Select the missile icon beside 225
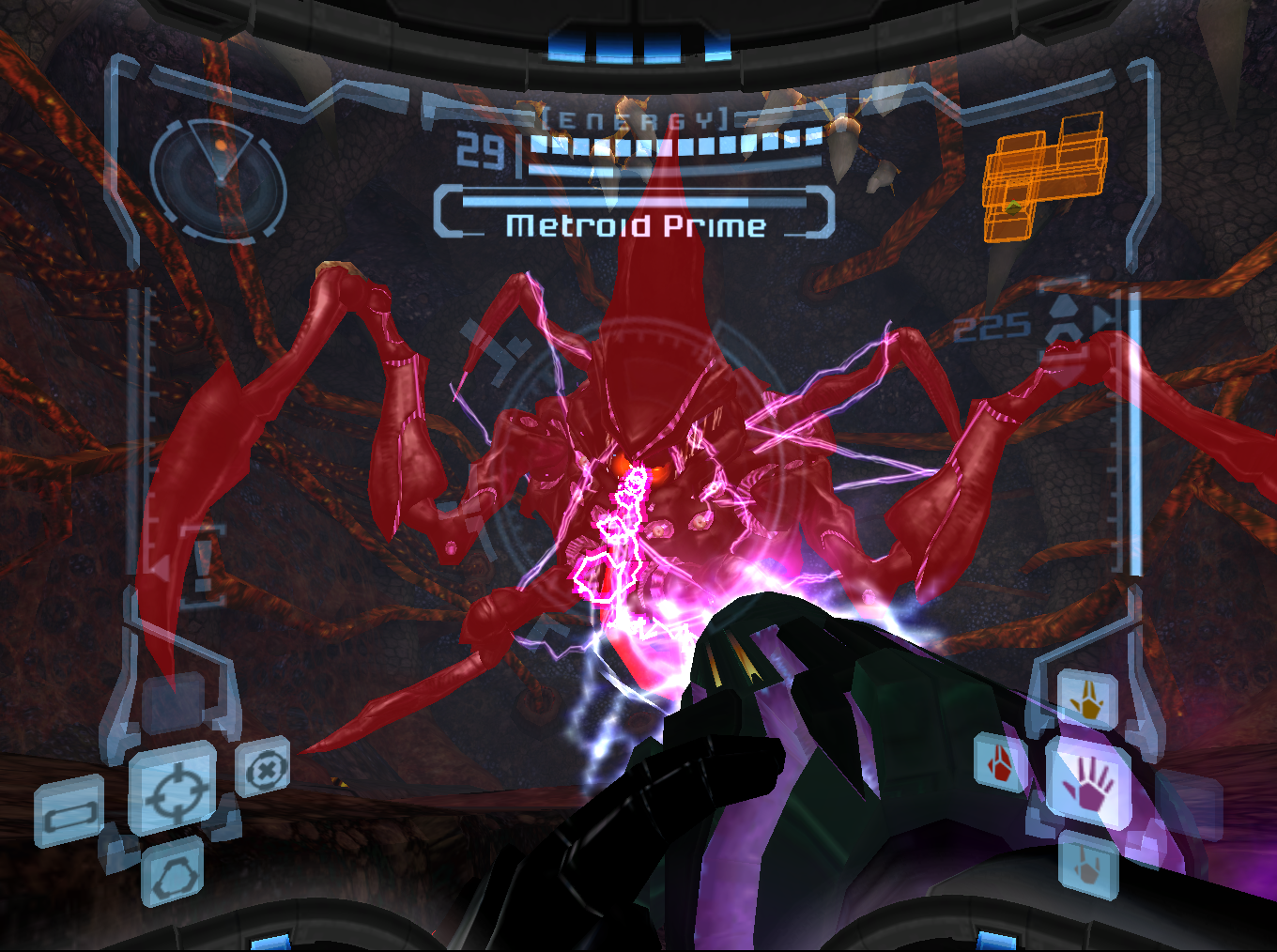This screenshot has width=1277, height=952. [x=1064, y=321]
